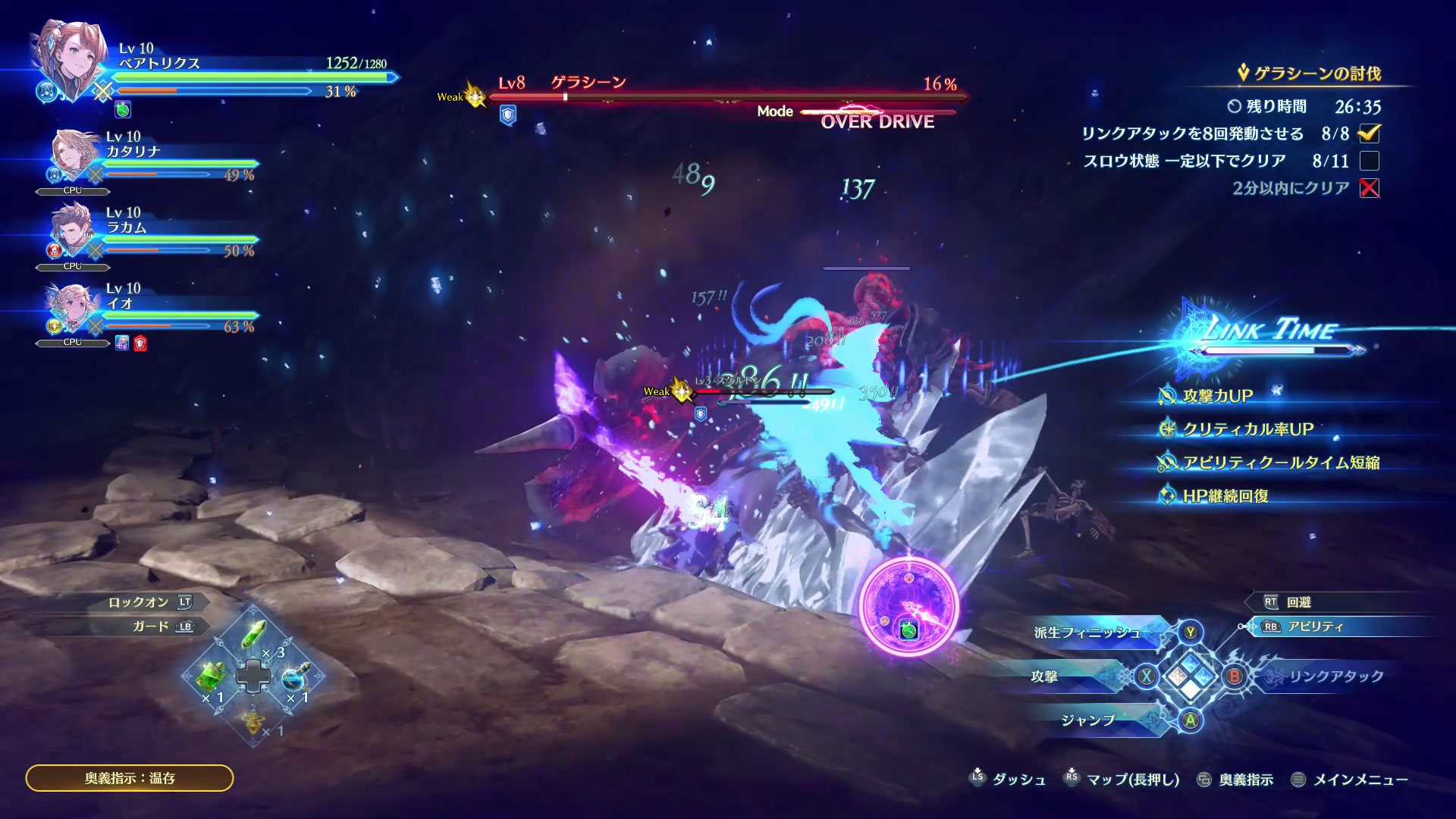Screen dimensions: 1456x819
Task: Inspect the shield status icon under the boss bar
Action: pyautogui.click(x=507, y=115)
